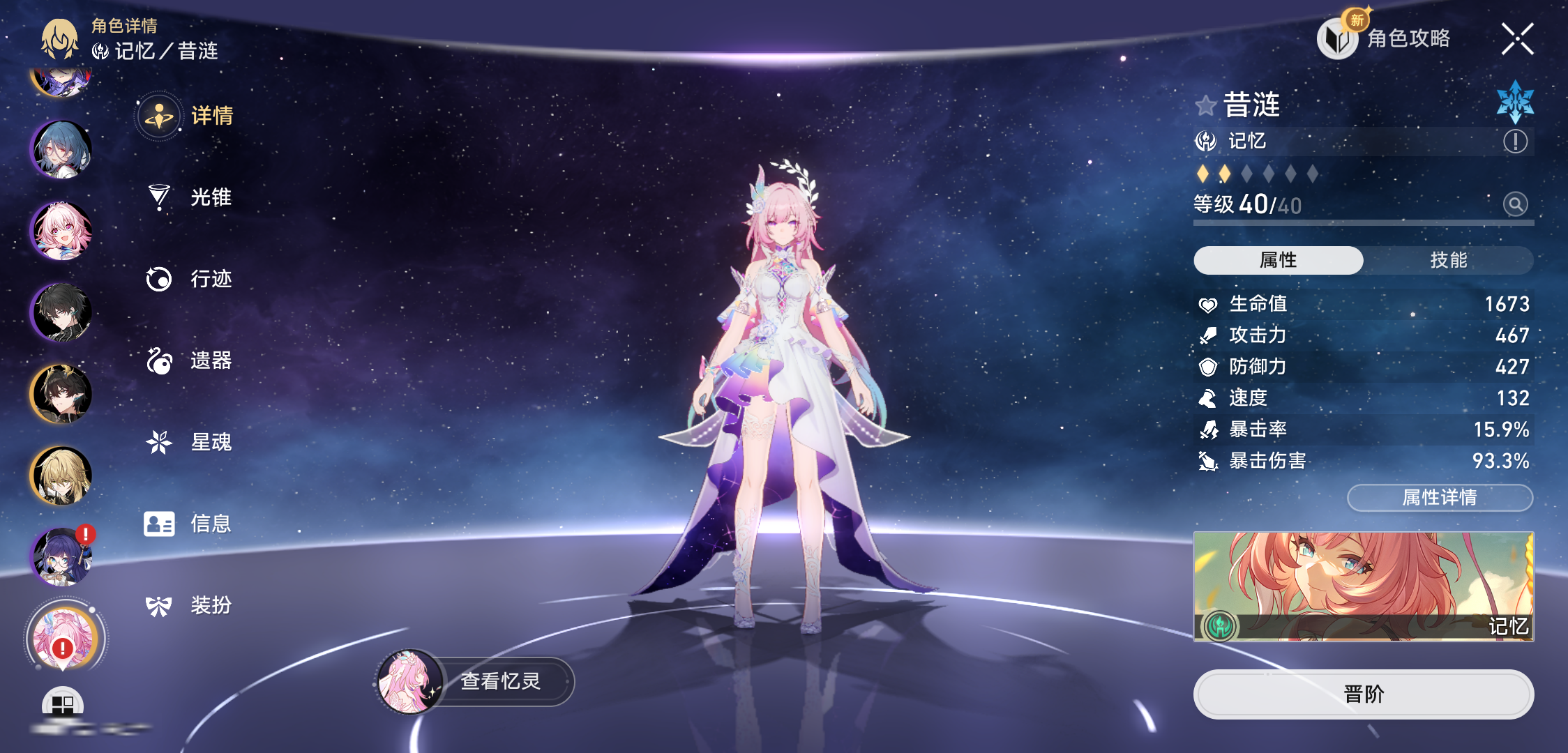Screen dimensions: 1568x753
Task: Switch to the 技能 skills tab
Action: [x=1448, y=260]
